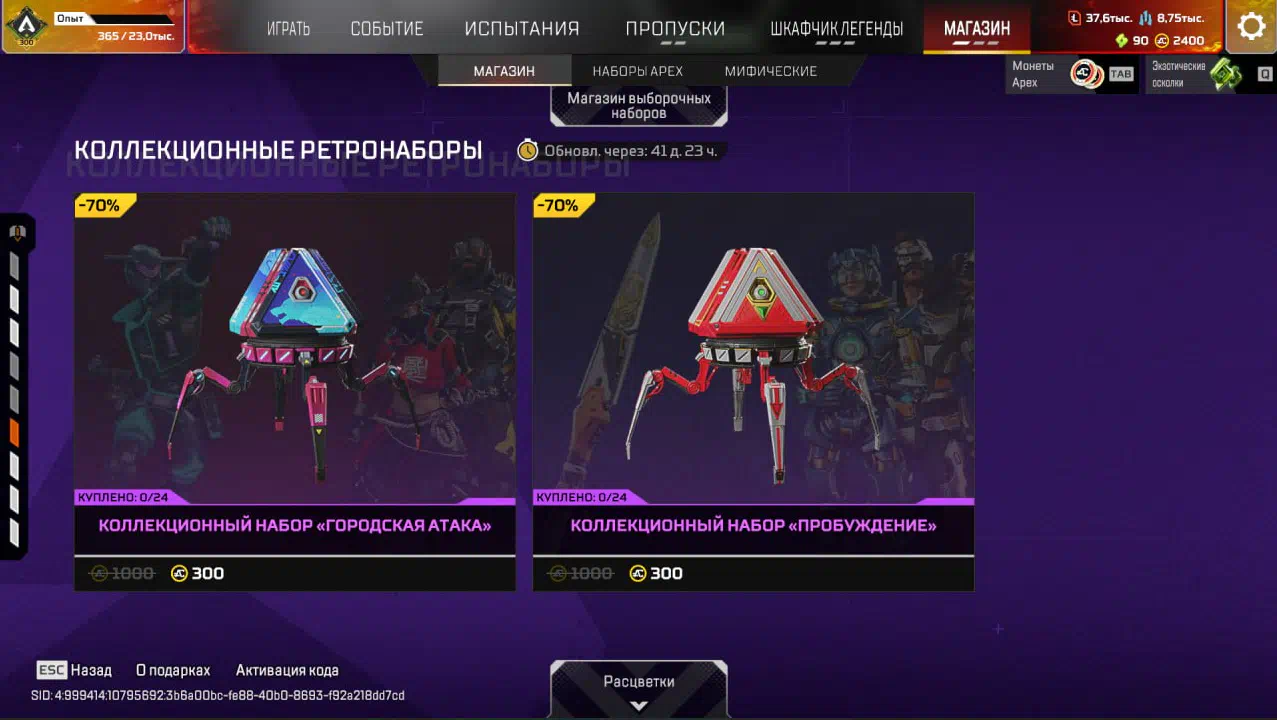The height and width of the screenshot is (720, 1277).
Task: Select the Магазин top navigation tab
Action: tap(976, 29)
